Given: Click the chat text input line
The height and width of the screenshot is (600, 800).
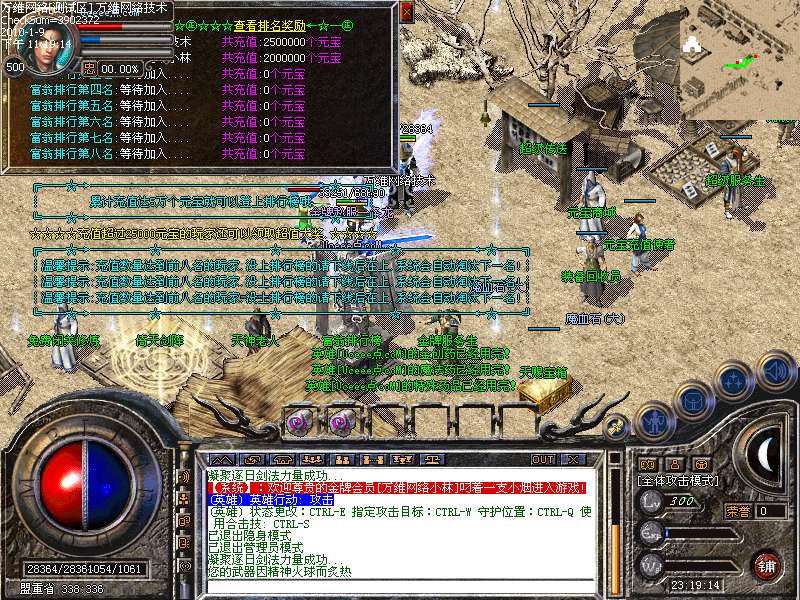Looking at the screenshot, I should (390, 585).
